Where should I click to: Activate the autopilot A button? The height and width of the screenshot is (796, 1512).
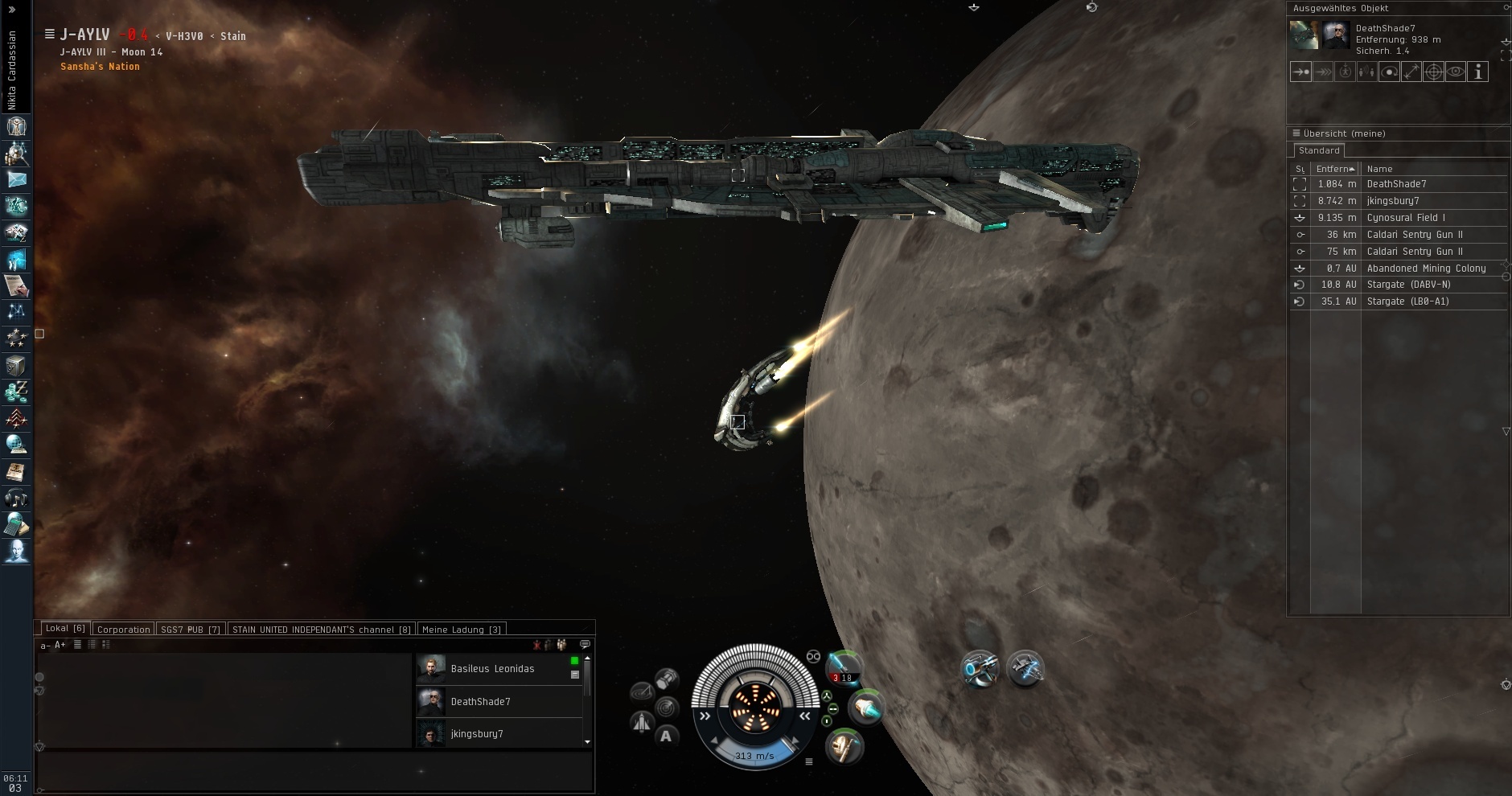666,736
